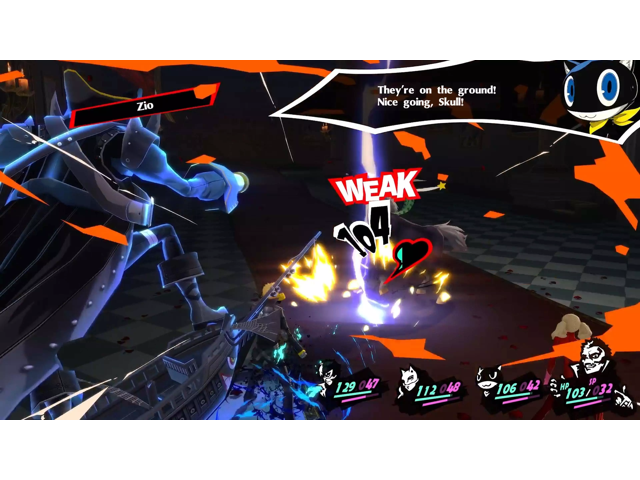Select Panther's cat-mask party portrait
This screenshot has height=480, width=640.
(409, 379)
